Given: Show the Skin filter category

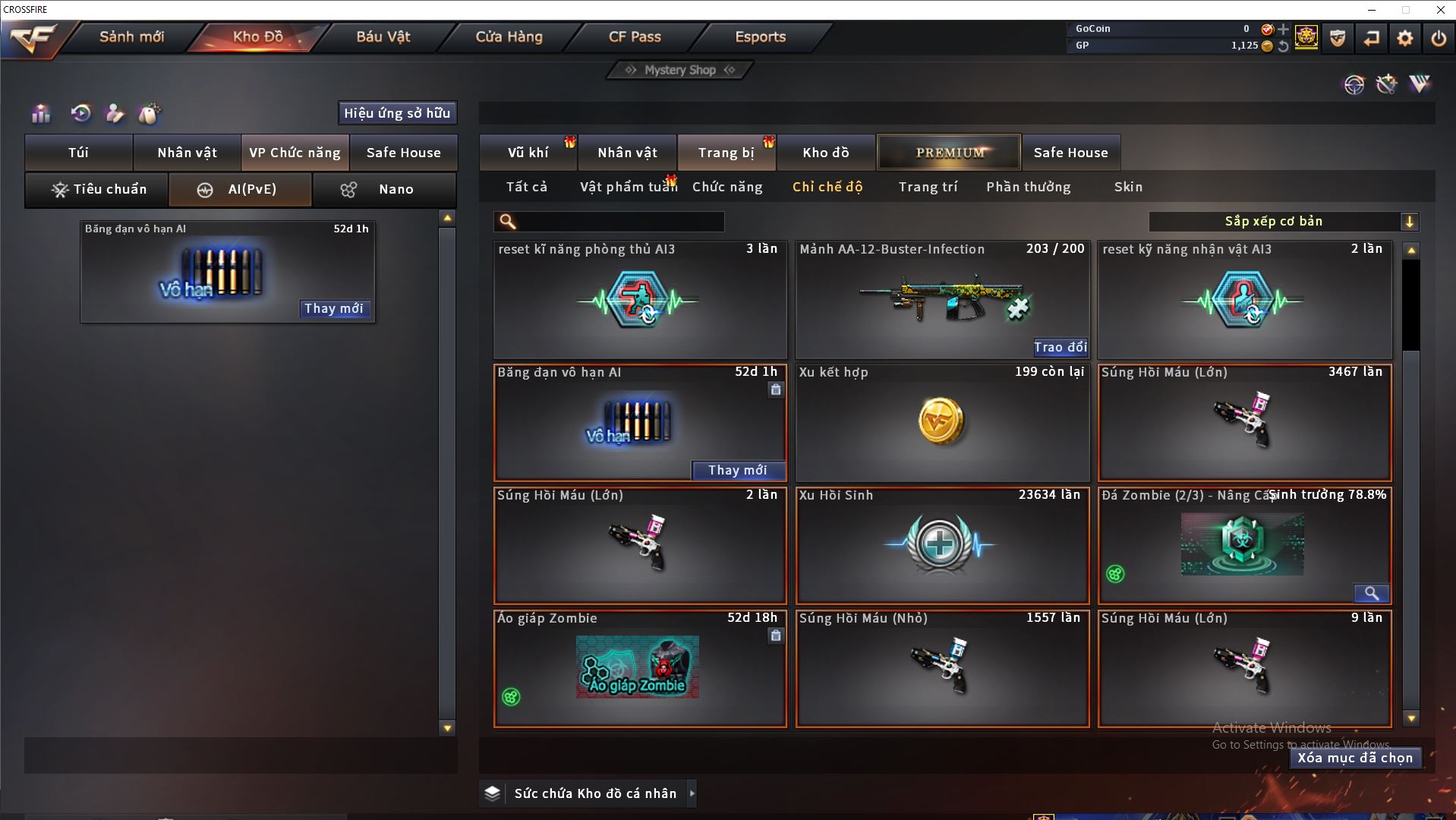Looking at the screenshot, I should click(1128, 187).
